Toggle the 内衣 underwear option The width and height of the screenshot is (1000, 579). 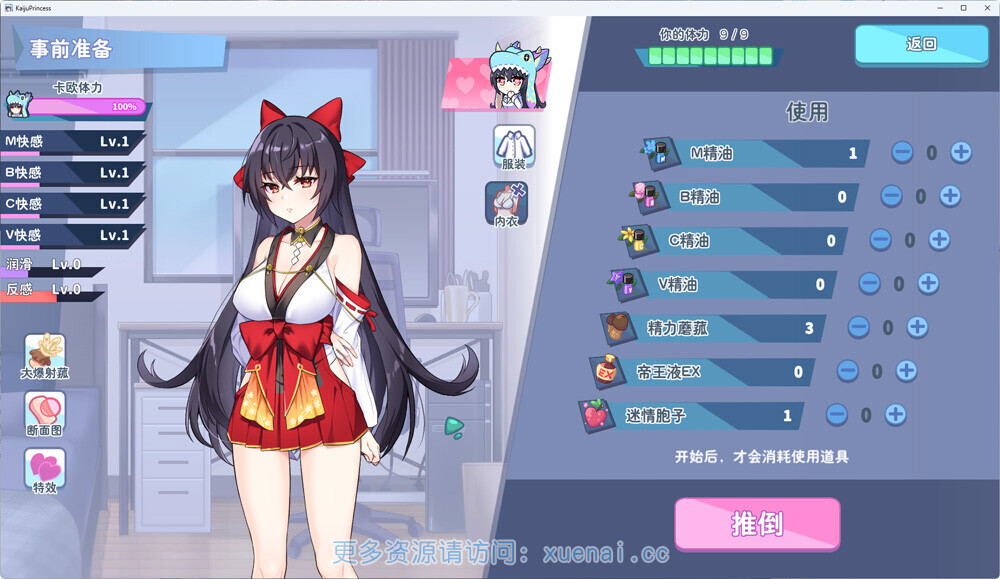[x=506, y=203]
